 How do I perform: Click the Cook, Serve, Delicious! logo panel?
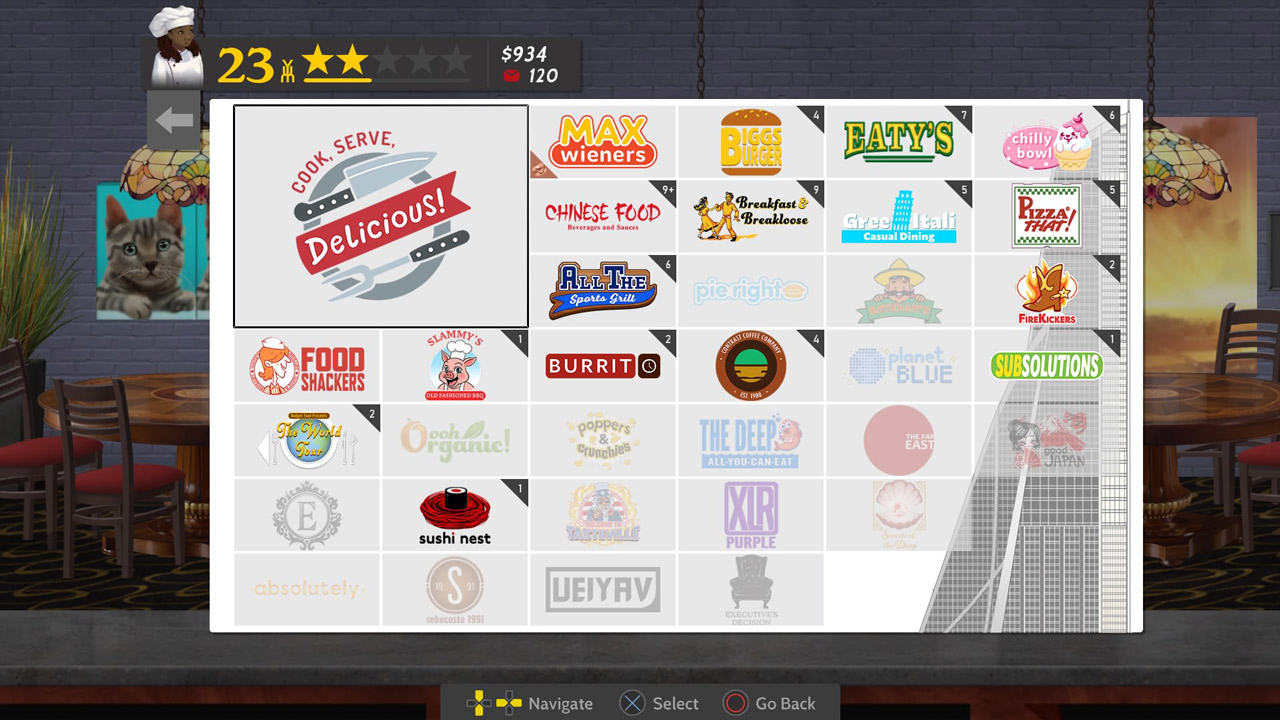tap(380, 215)
